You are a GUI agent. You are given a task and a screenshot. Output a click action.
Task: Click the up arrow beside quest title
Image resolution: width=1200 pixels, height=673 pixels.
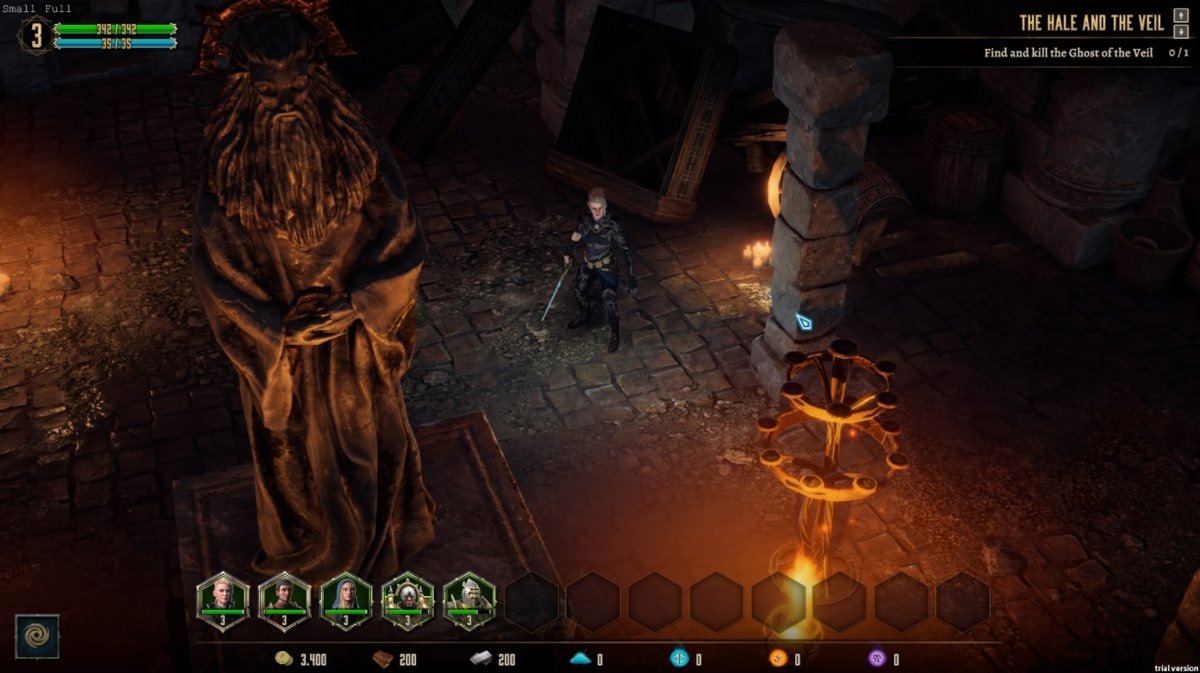pos(1181,17)
